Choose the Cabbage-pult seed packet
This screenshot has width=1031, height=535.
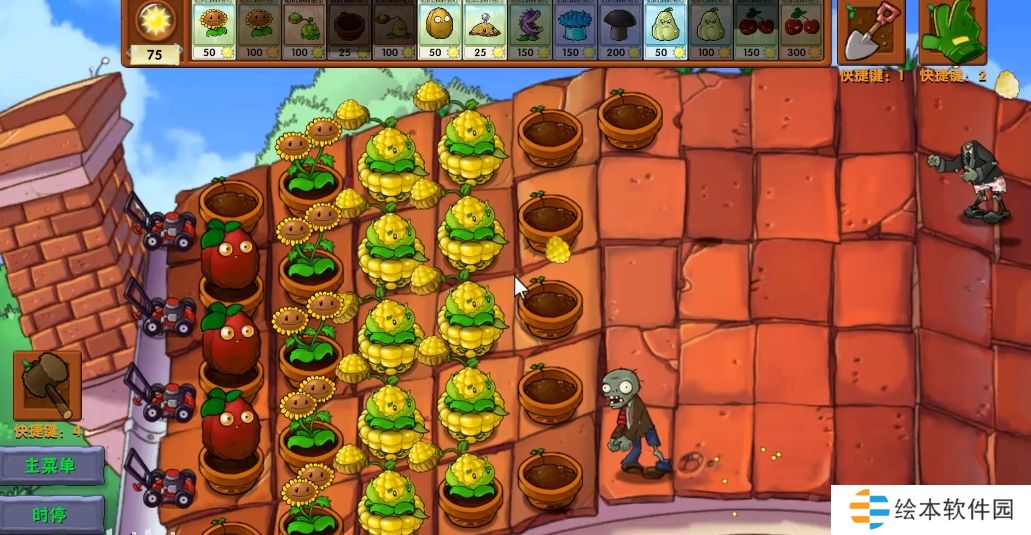pos(303,30)
